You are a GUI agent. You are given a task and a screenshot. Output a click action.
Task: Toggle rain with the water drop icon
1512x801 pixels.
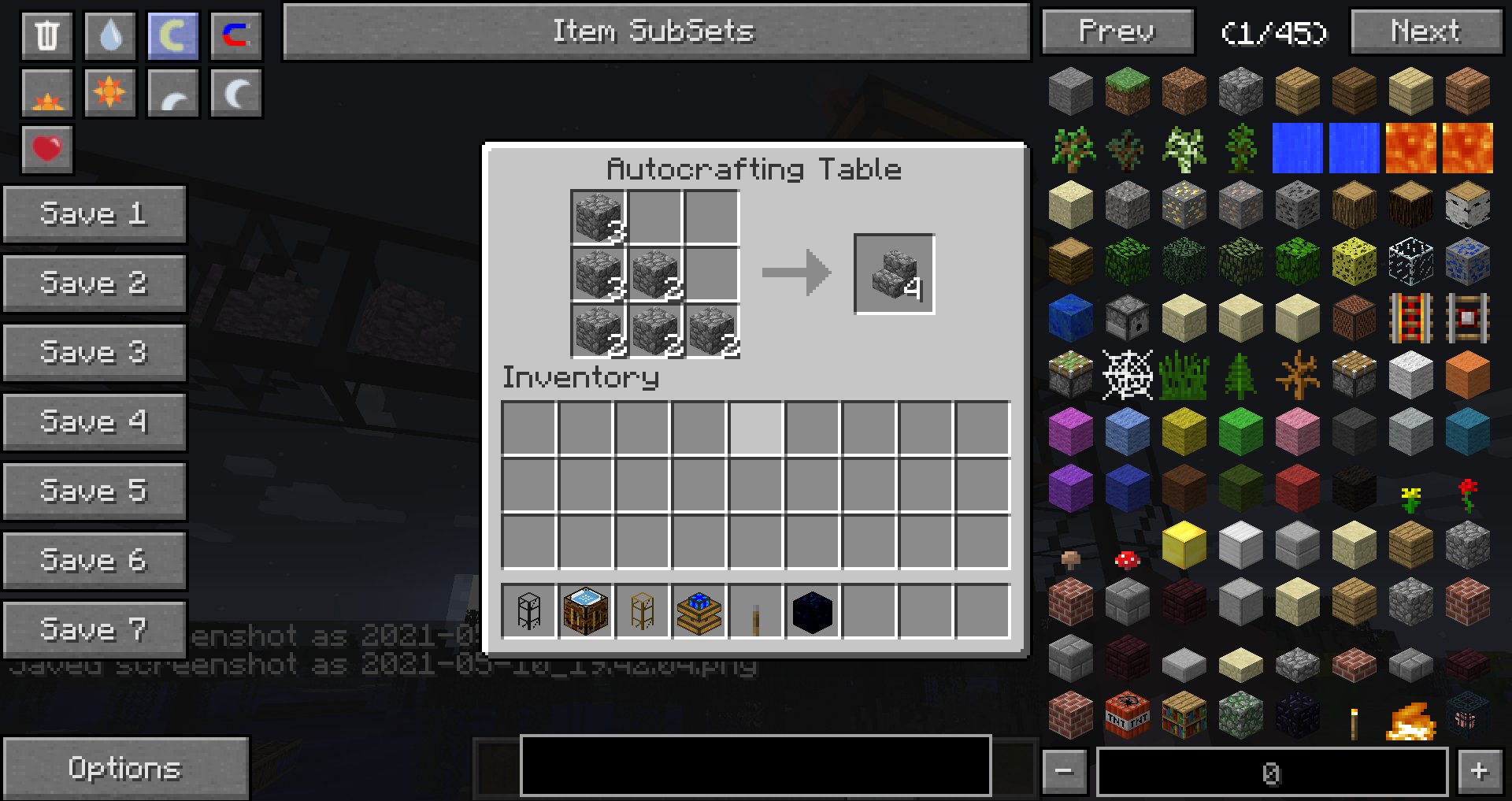tap(110, 35)
